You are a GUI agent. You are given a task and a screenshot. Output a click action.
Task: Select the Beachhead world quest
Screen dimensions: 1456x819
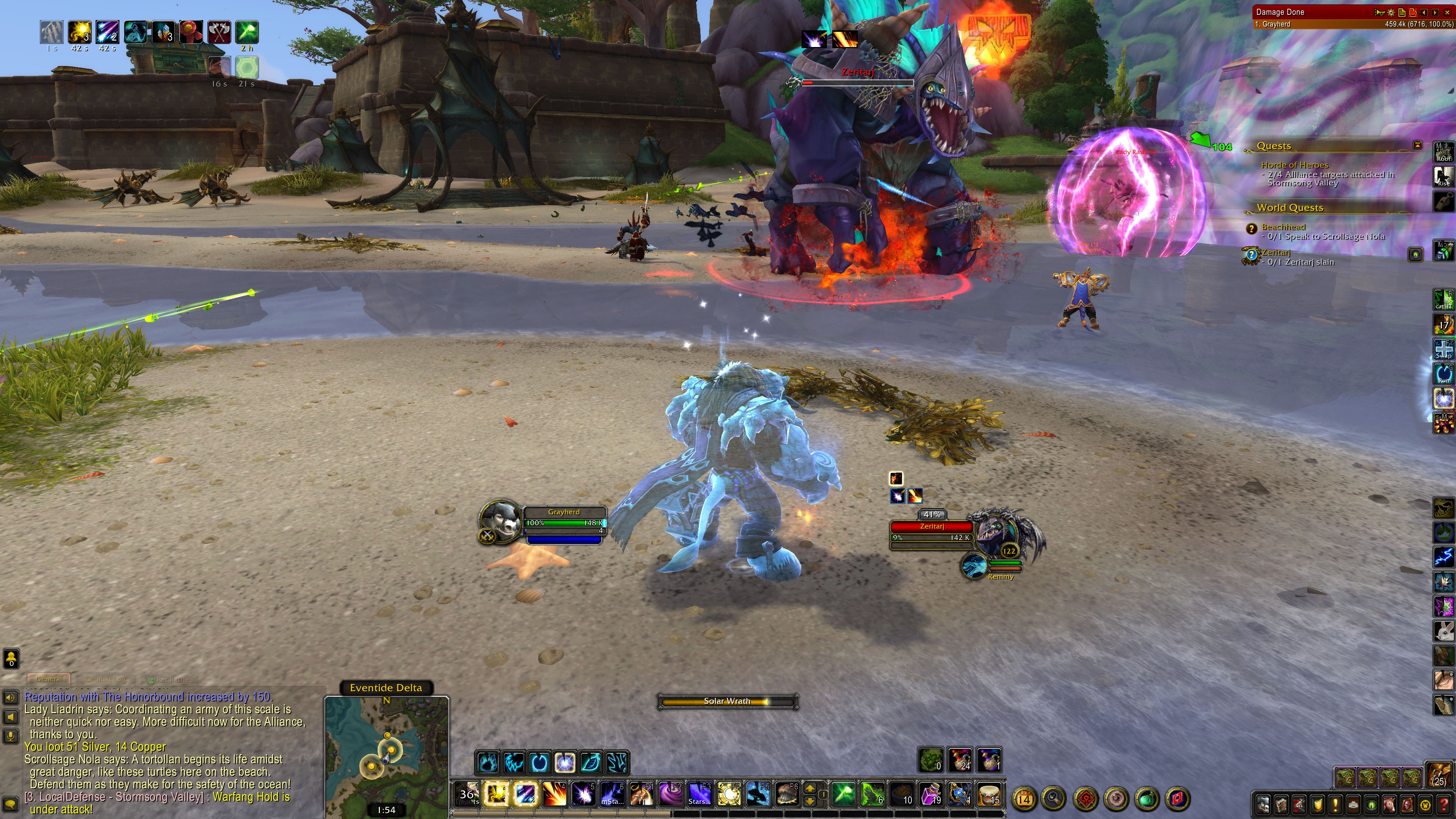click(x=1283, y=227)
